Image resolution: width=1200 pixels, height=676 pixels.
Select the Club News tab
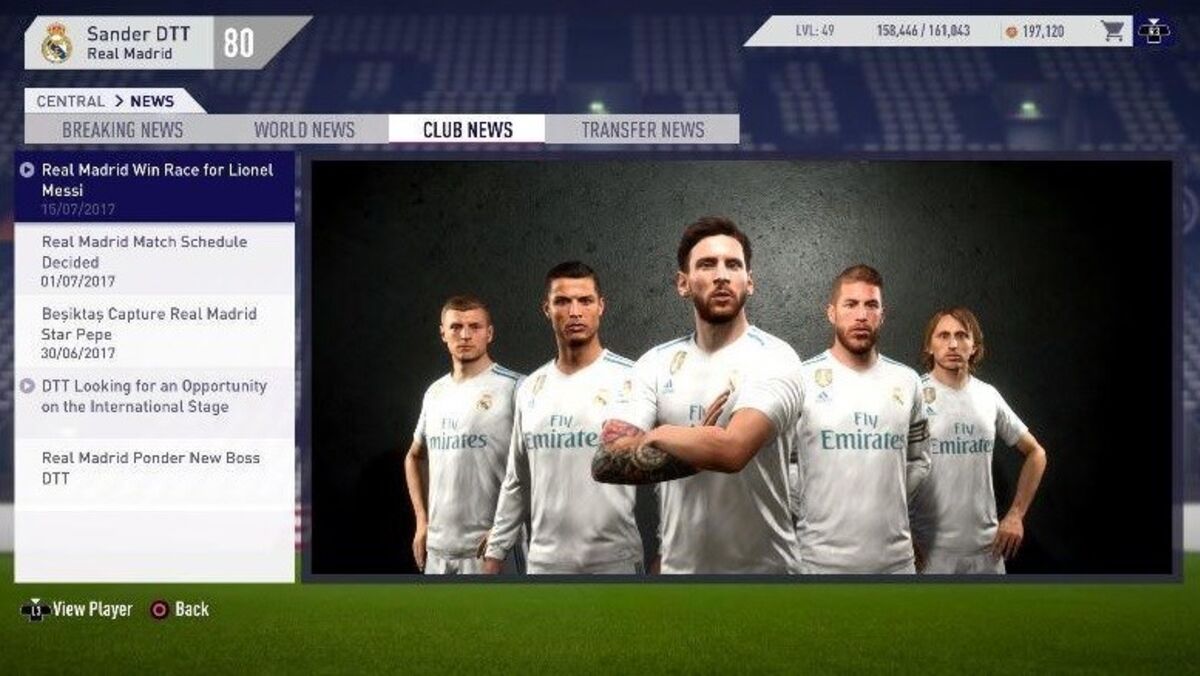pos(467,130)
